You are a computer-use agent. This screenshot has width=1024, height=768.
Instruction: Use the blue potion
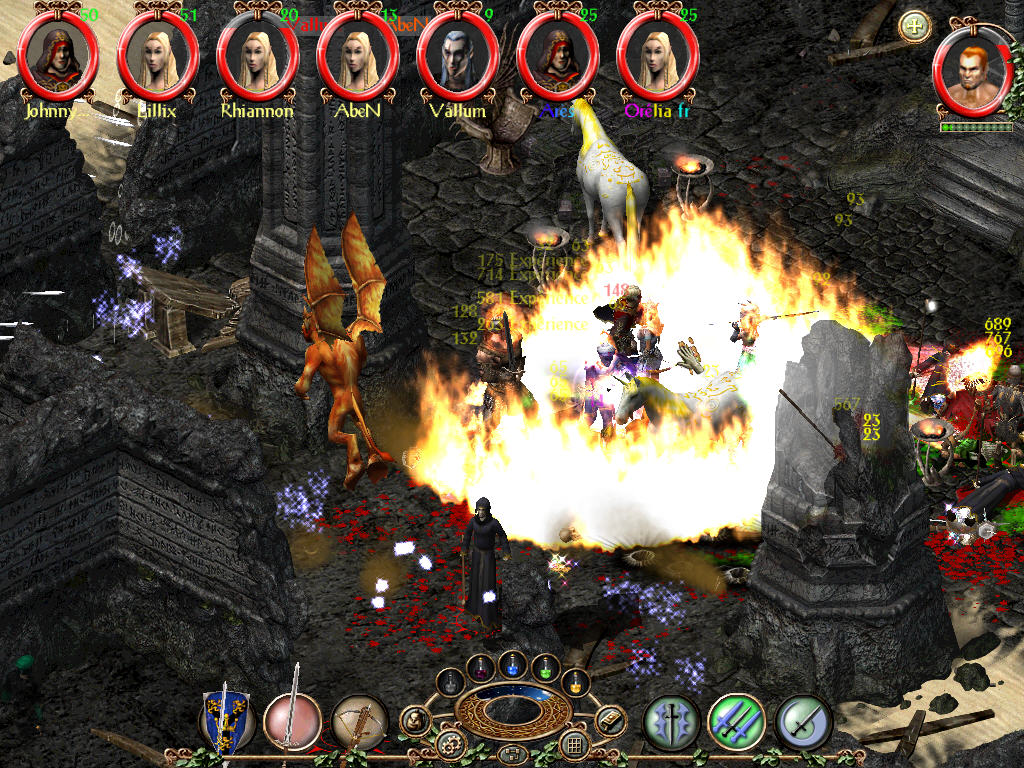pyautogui.click(x=514, y=665)
